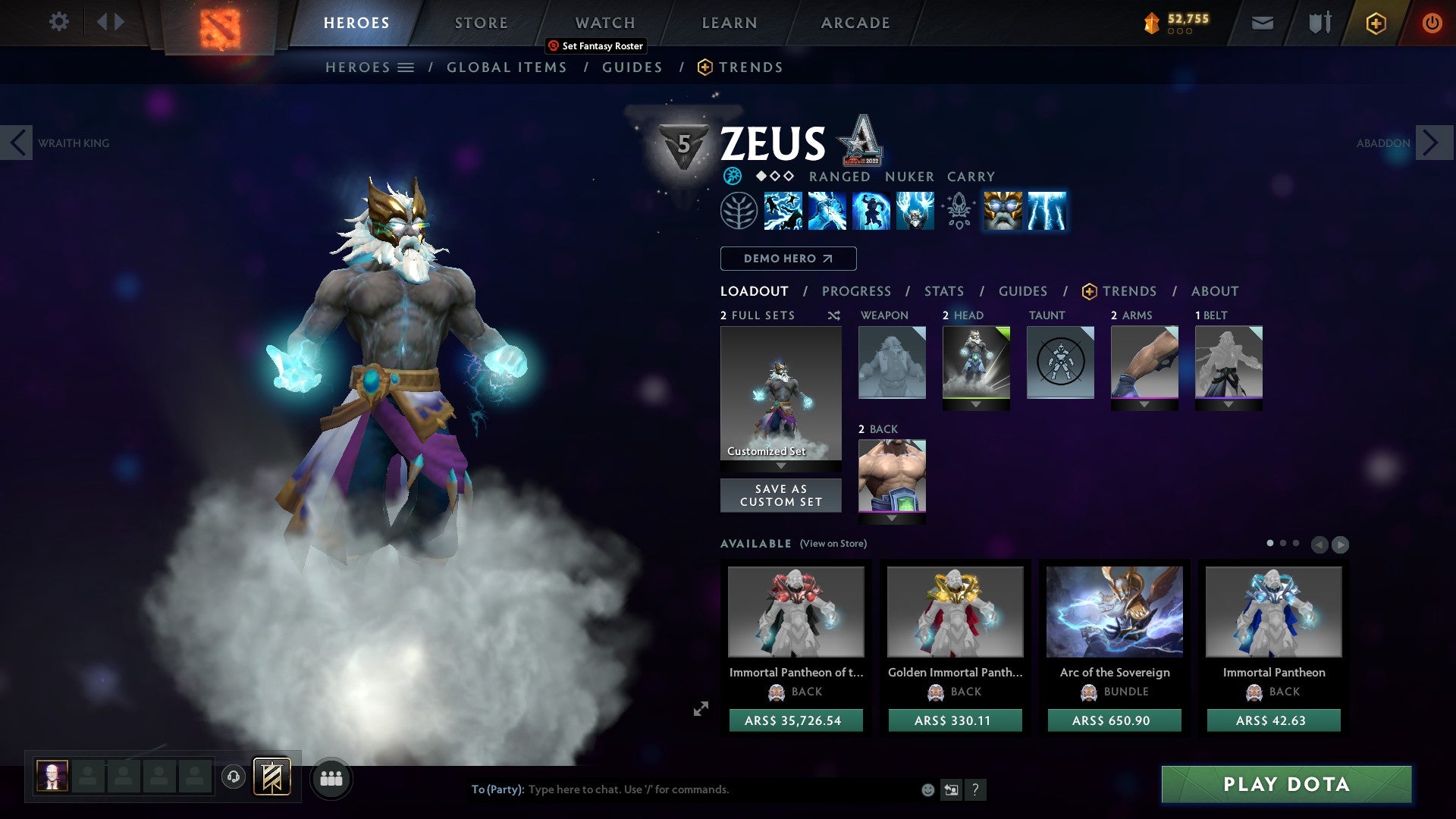Click the emoticon icon in the chat bar
Viewport: 1456px width, 819px height.
tap(927, 789)
